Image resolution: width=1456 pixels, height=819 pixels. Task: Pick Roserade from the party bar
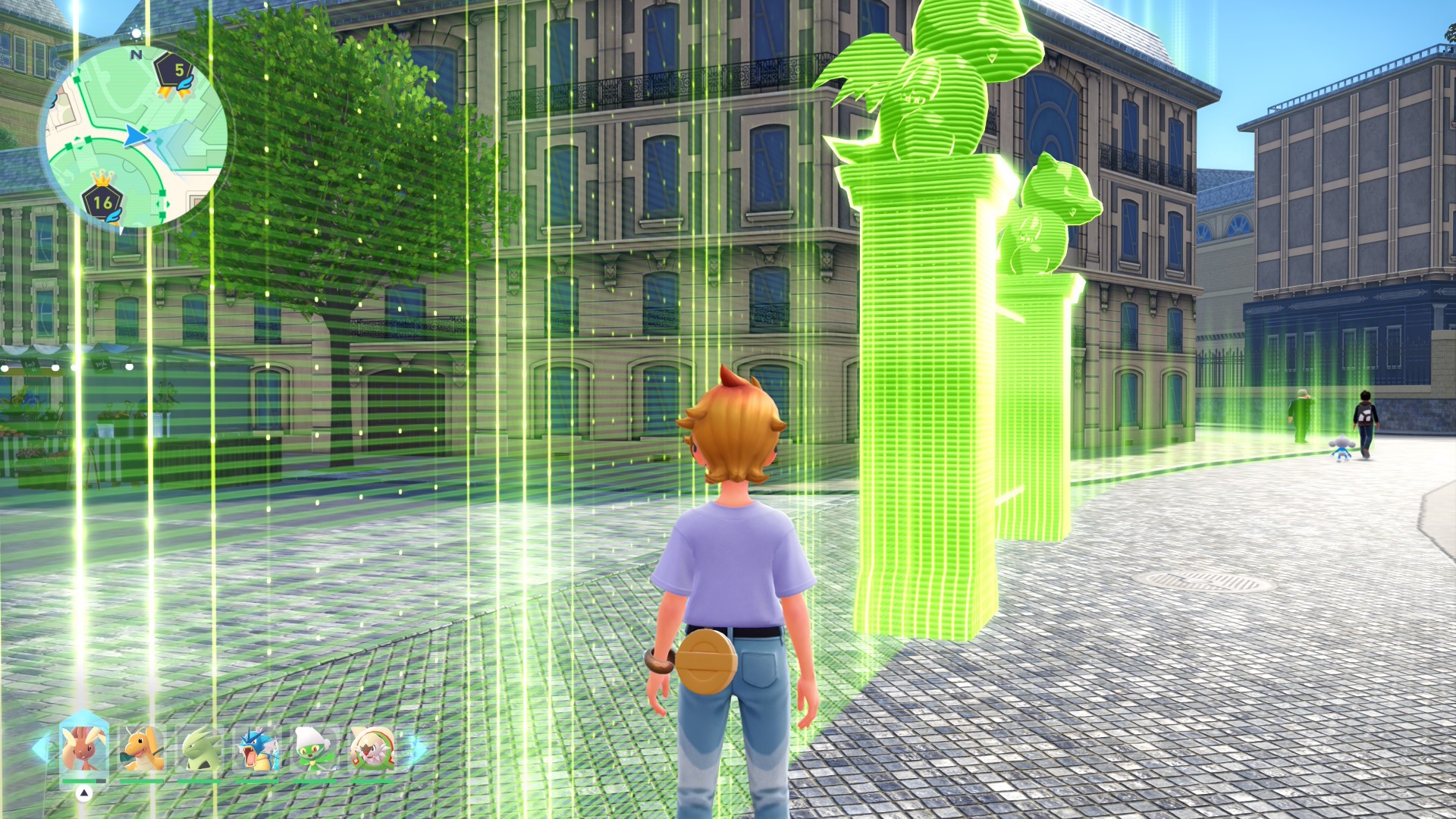pyautogui.click(x=314, y=748)
